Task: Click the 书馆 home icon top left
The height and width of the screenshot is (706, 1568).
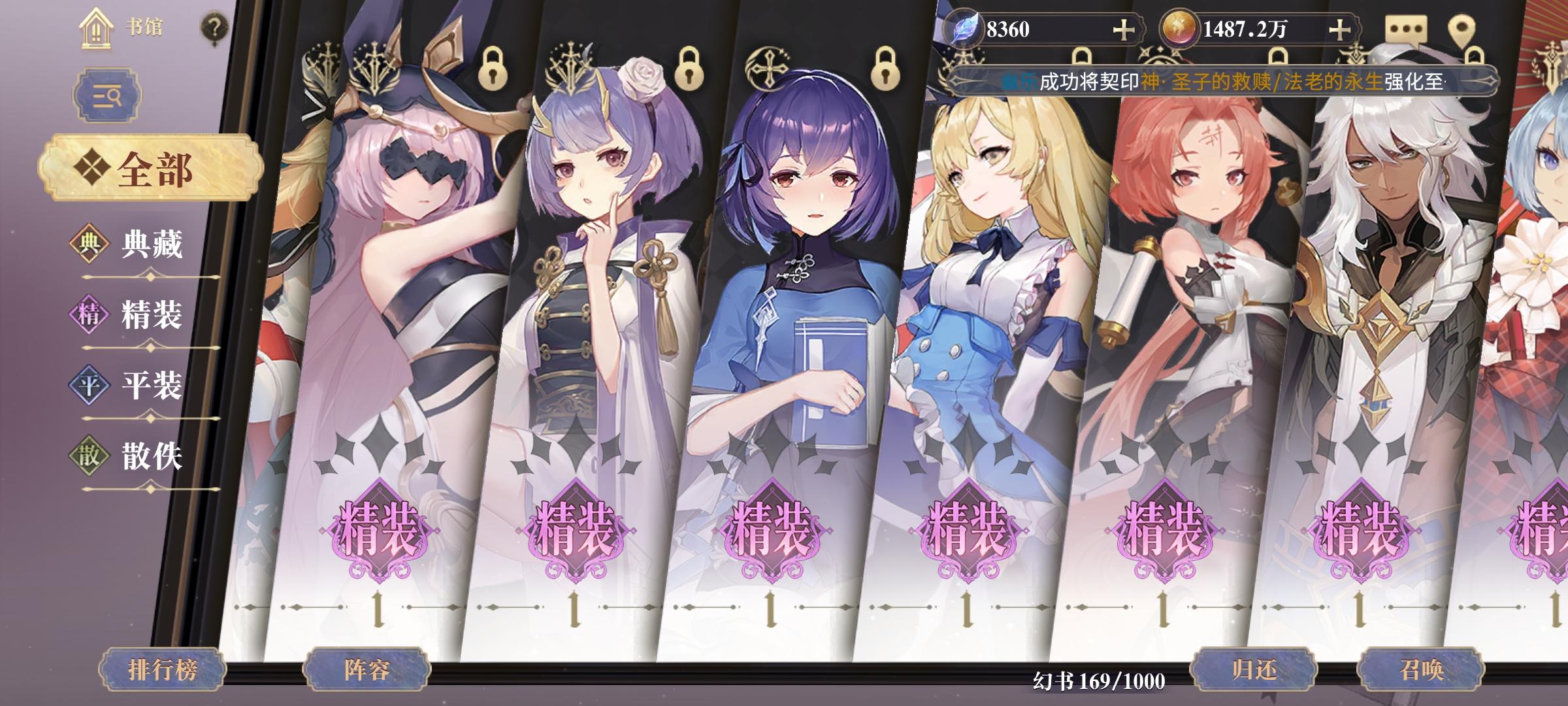Action: (97, 29)
